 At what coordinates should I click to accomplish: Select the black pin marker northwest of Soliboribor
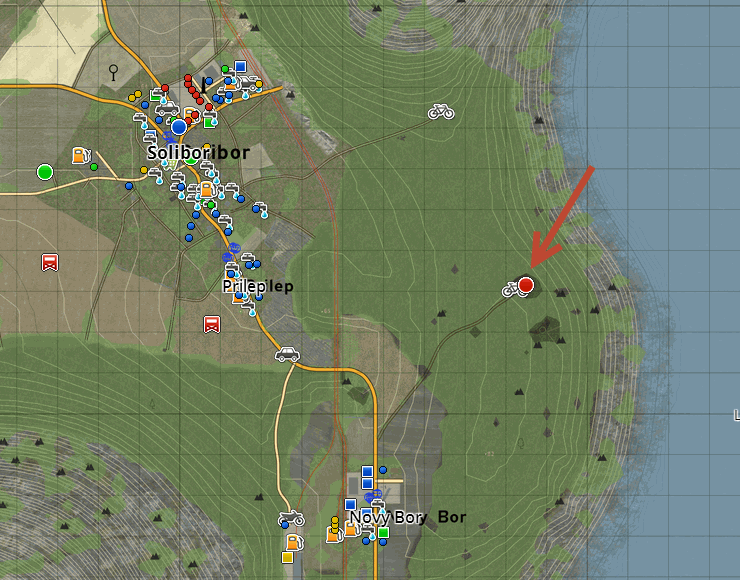114,71
